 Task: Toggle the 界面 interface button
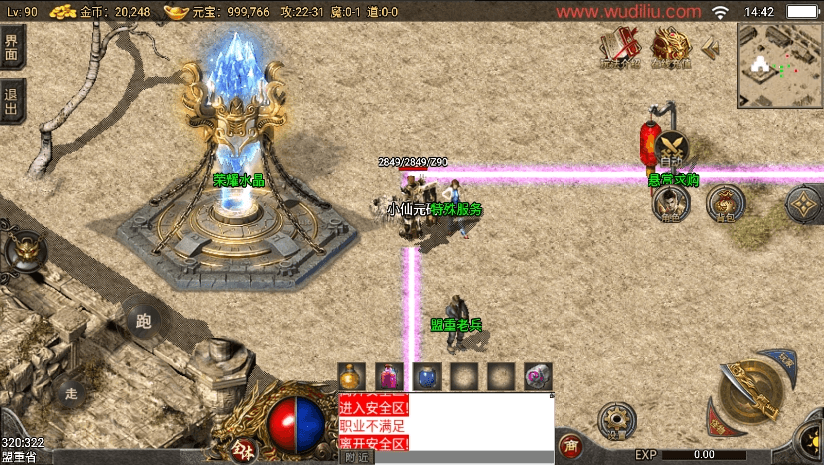pyautogui.click(x=12, y=47)
